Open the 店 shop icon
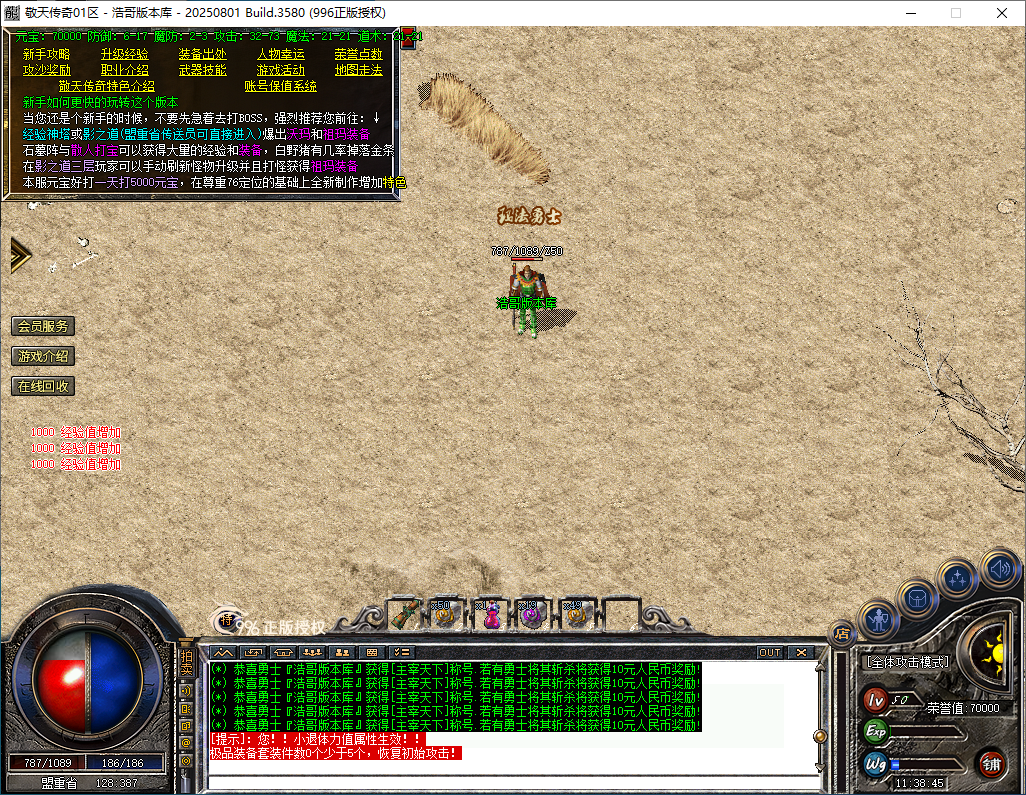The height and width of the screenshot is (795, 1026). click(842, 632)
